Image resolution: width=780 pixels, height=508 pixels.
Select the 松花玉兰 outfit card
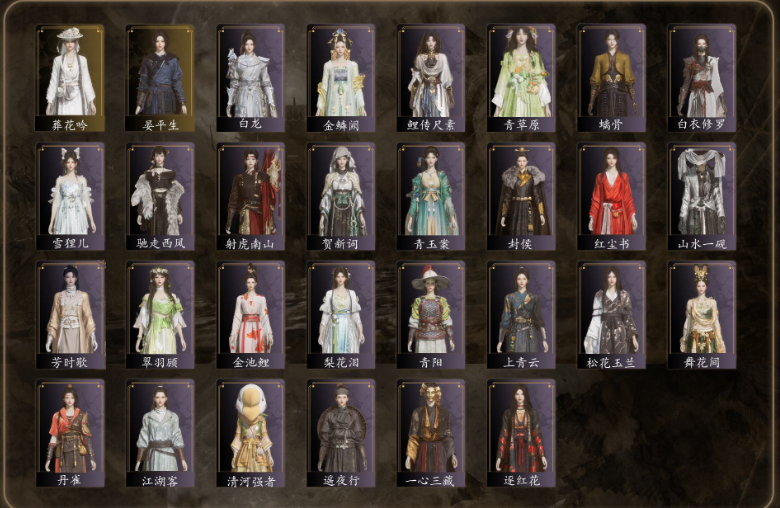(612, 314)
